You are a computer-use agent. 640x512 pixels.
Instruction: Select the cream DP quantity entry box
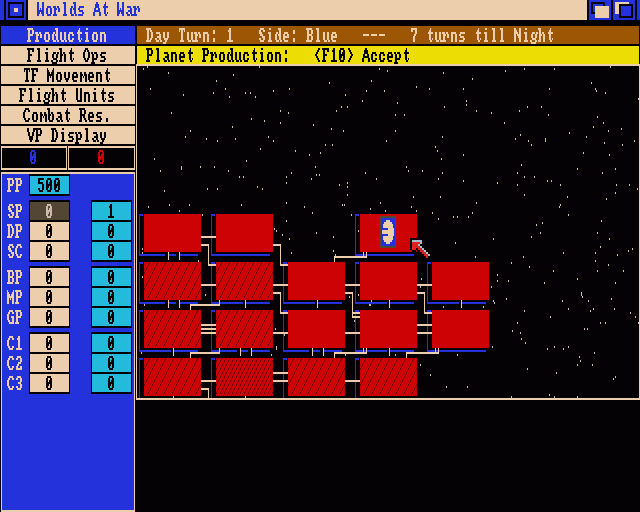click(x=49, y=231)
